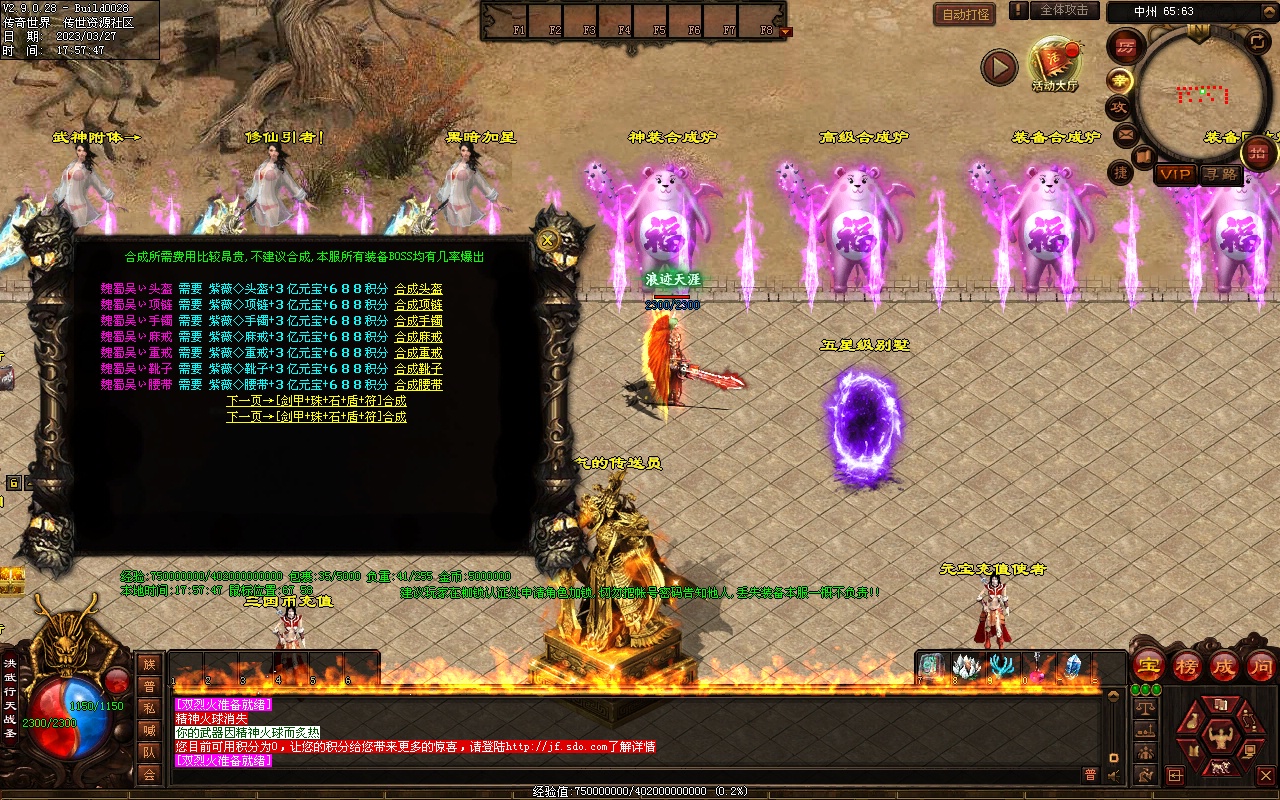Image resolution: width=1280 pixels, height=800 pixels.
Task: Open the 活动大厅 event hall
Action: point(1055,63)
